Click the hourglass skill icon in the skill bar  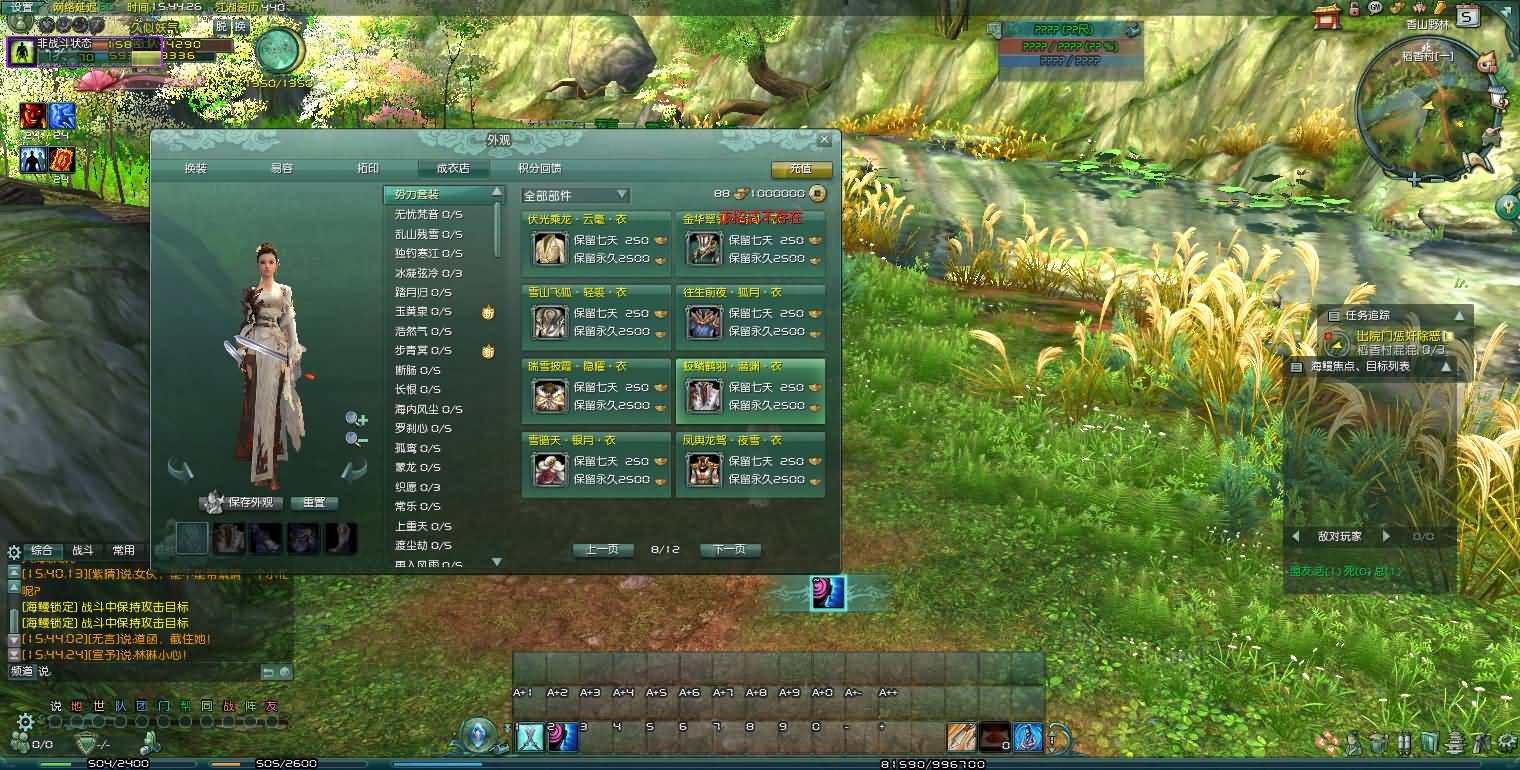tap(531, 738)
